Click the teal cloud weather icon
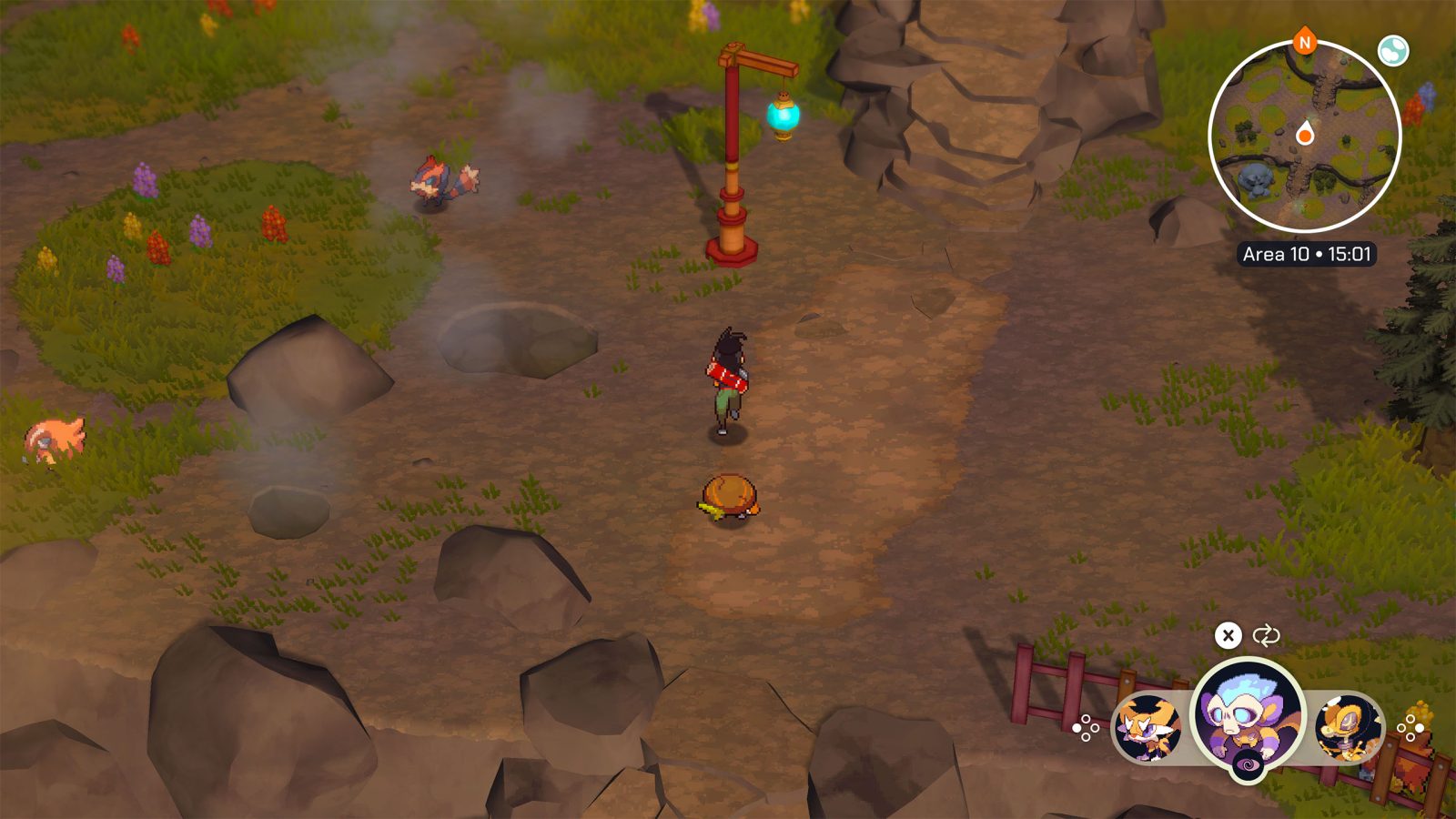This screenshot has width=1456, height=819. pos(1392,51)
